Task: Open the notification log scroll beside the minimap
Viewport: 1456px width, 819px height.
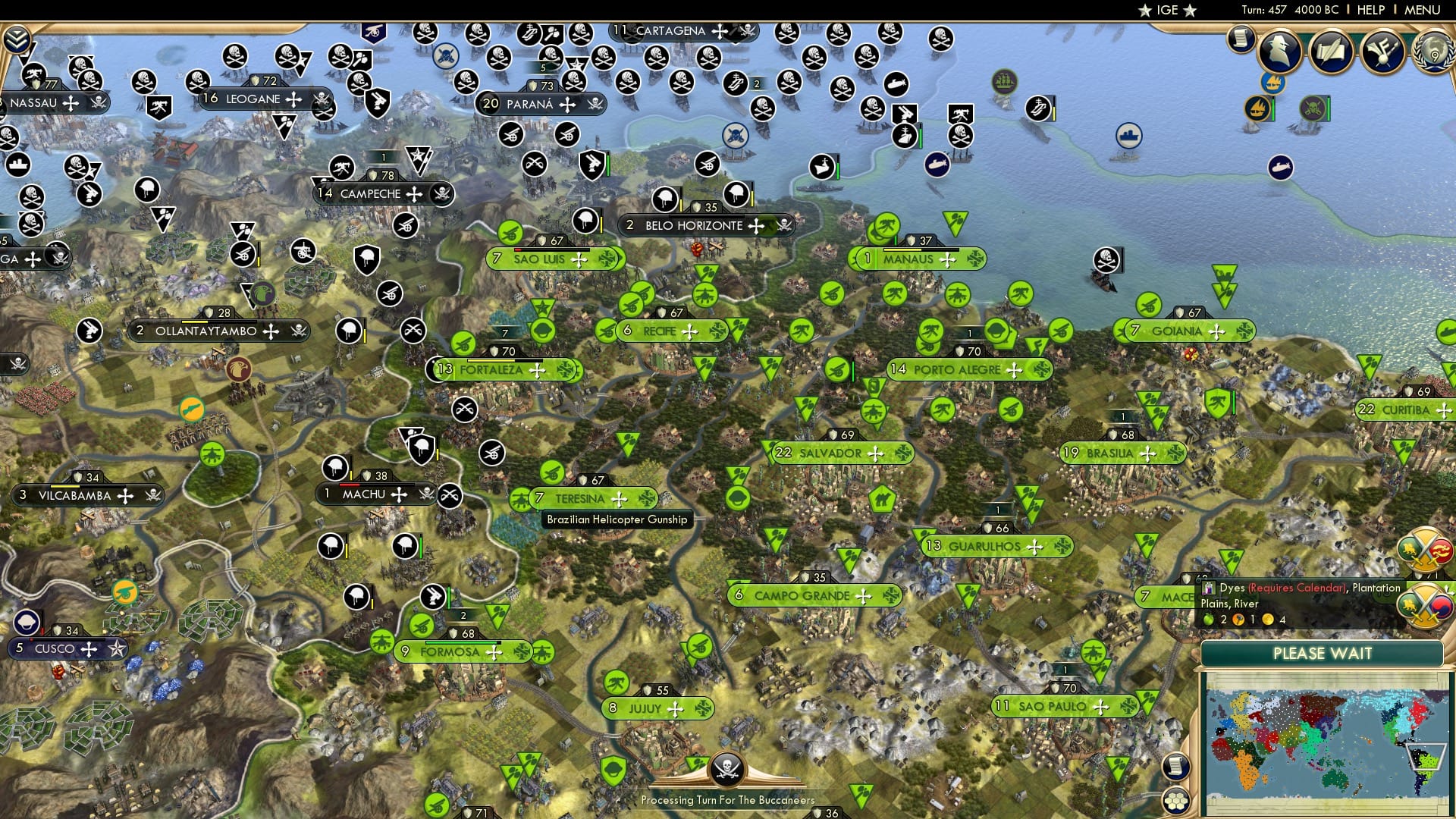Action: coord(1177,766)
